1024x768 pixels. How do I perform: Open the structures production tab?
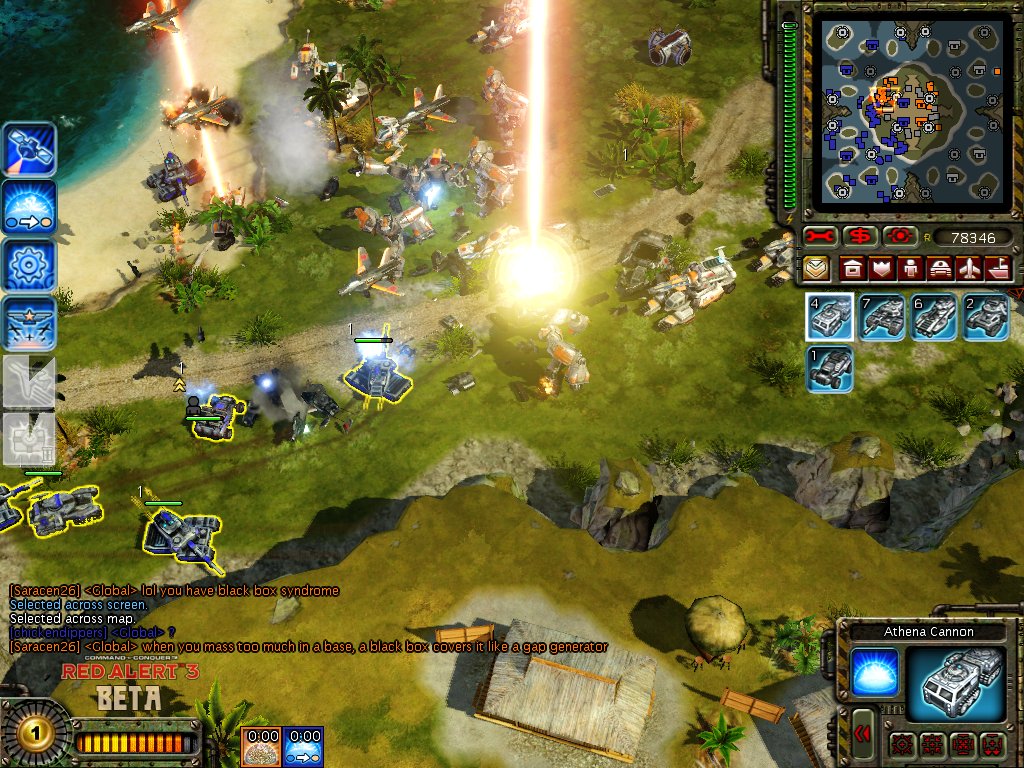[x=852, y=268]
